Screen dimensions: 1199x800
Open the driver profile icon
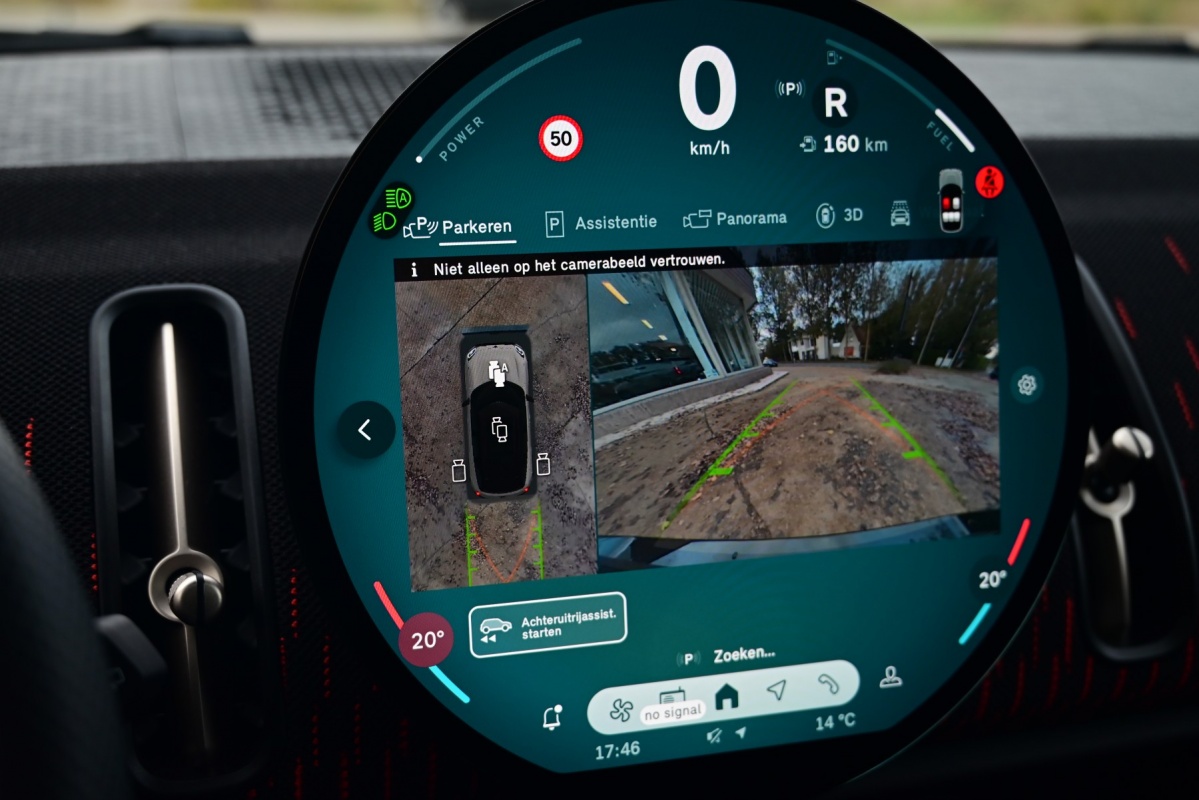pyautogui.click(x=890, y=678)
